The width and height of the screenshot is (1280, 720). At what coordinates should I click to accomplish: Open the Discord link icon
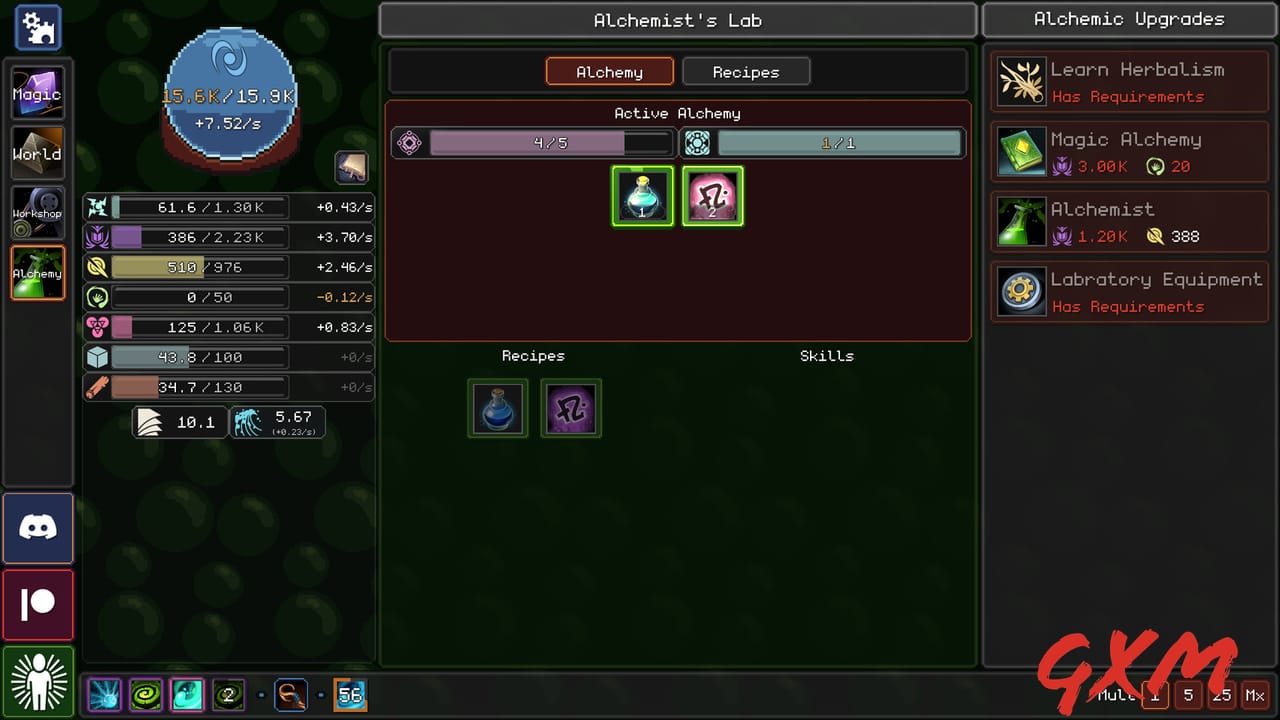[37, 530]
